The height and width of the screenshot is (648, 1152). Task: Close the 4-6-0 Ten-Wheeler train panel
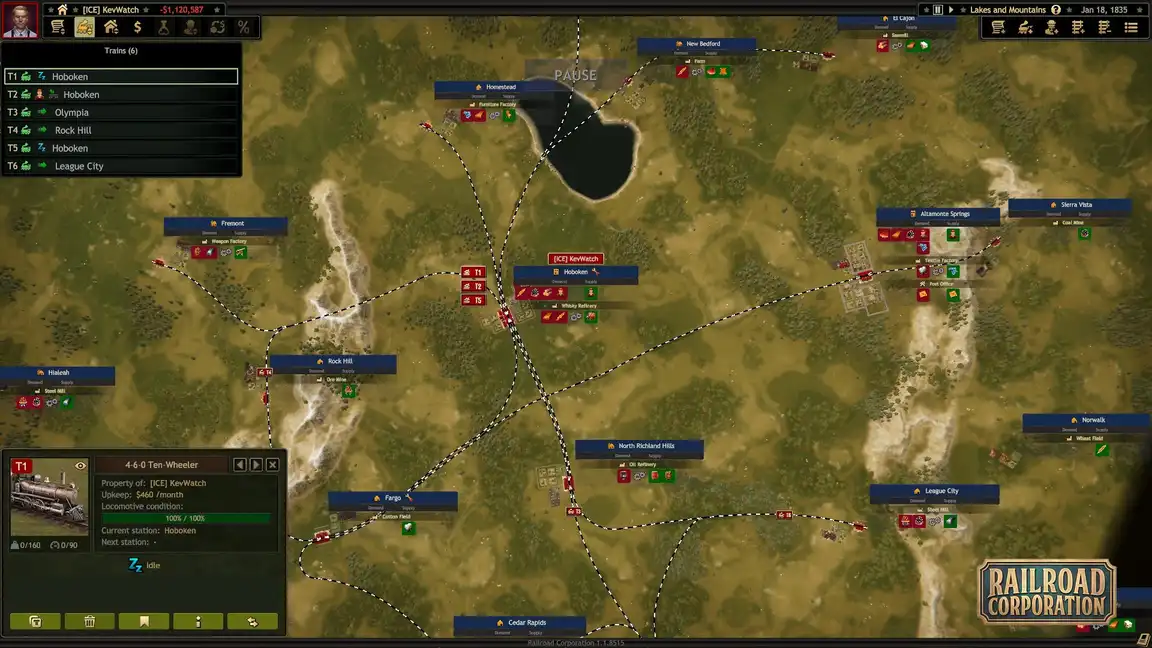click(272, 465)
